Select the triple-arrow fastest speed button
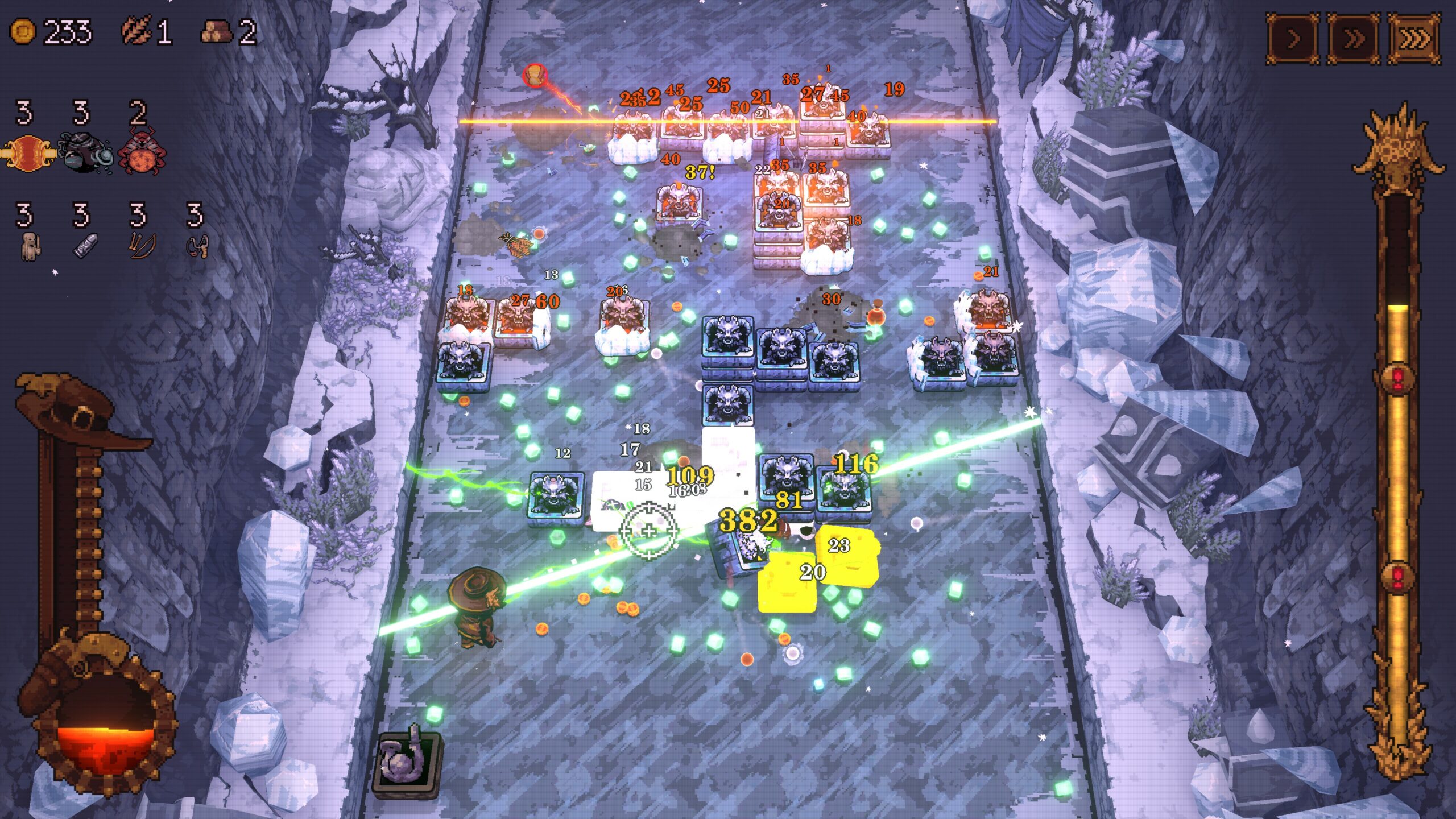The image size is (1456, 819). 1414,39
